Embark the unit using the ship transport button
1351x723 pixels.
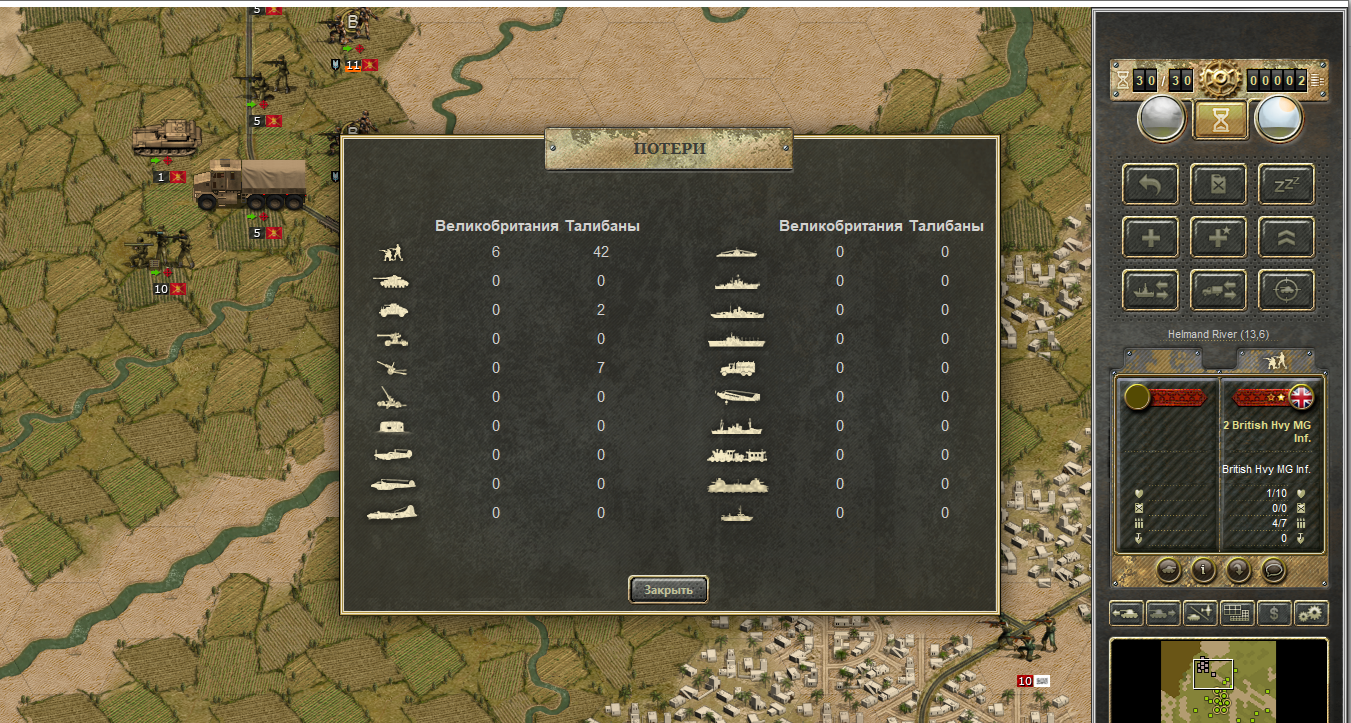point(1151,290)
